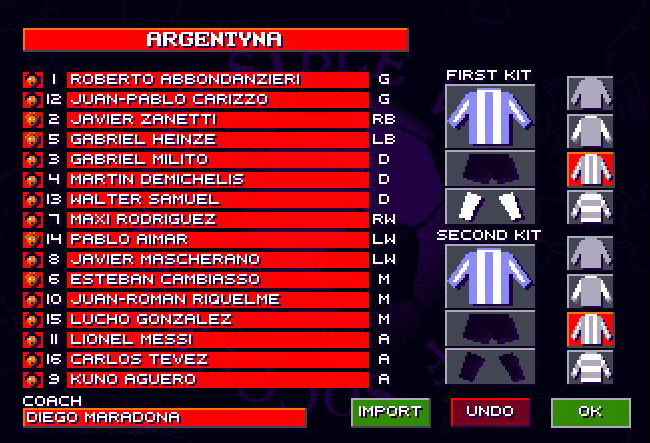650x443 pixels.
Task: Edit the coach name Diego Maradona
Action: tap(165, 418)
